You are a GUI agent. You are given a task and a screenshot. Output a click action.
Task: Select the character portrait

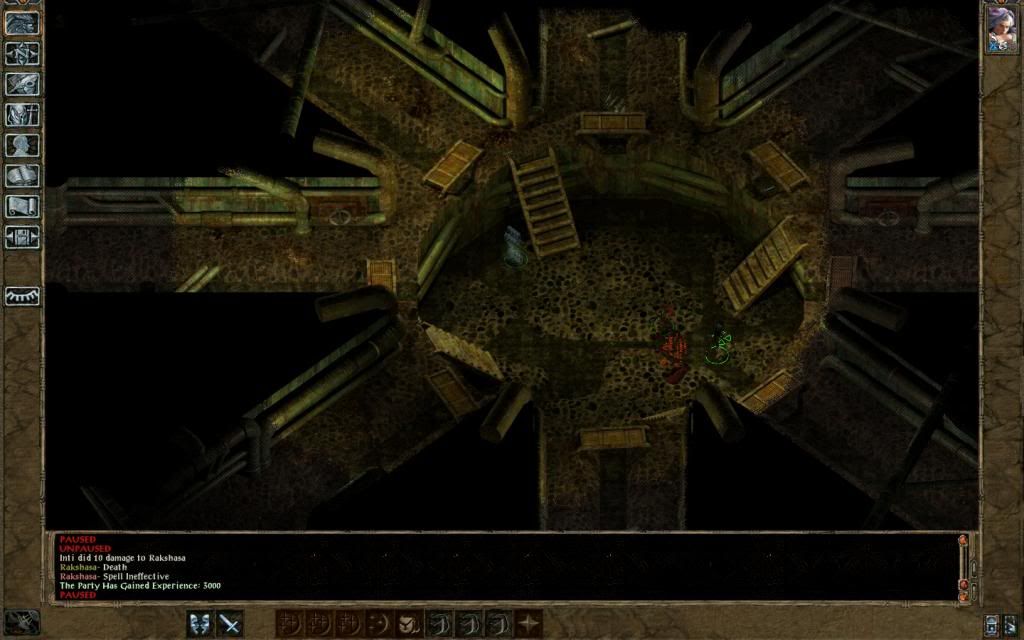tap(1001, 28)
